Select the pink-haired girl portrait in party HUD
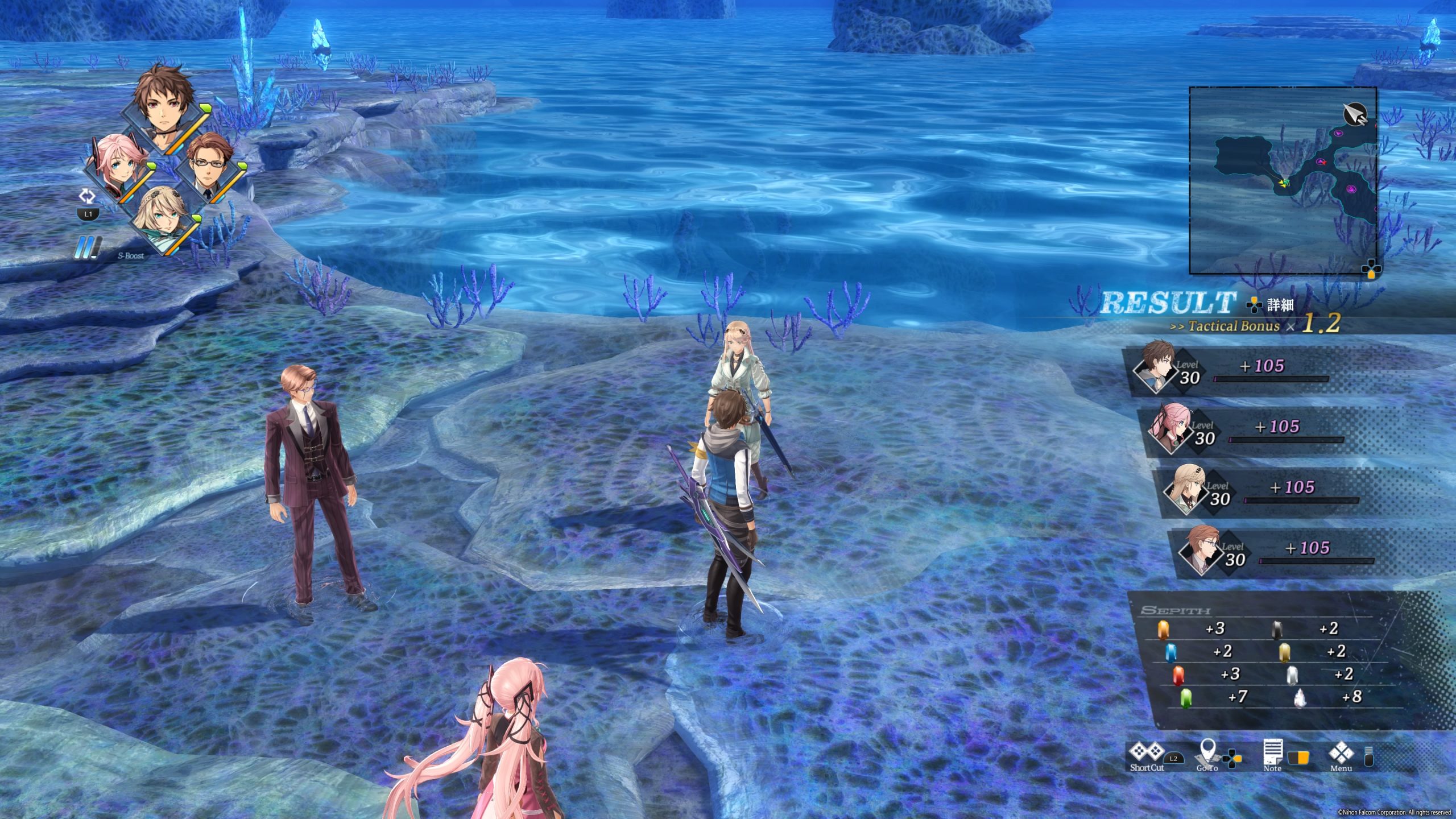1456x819 pixels. [117, 168]
